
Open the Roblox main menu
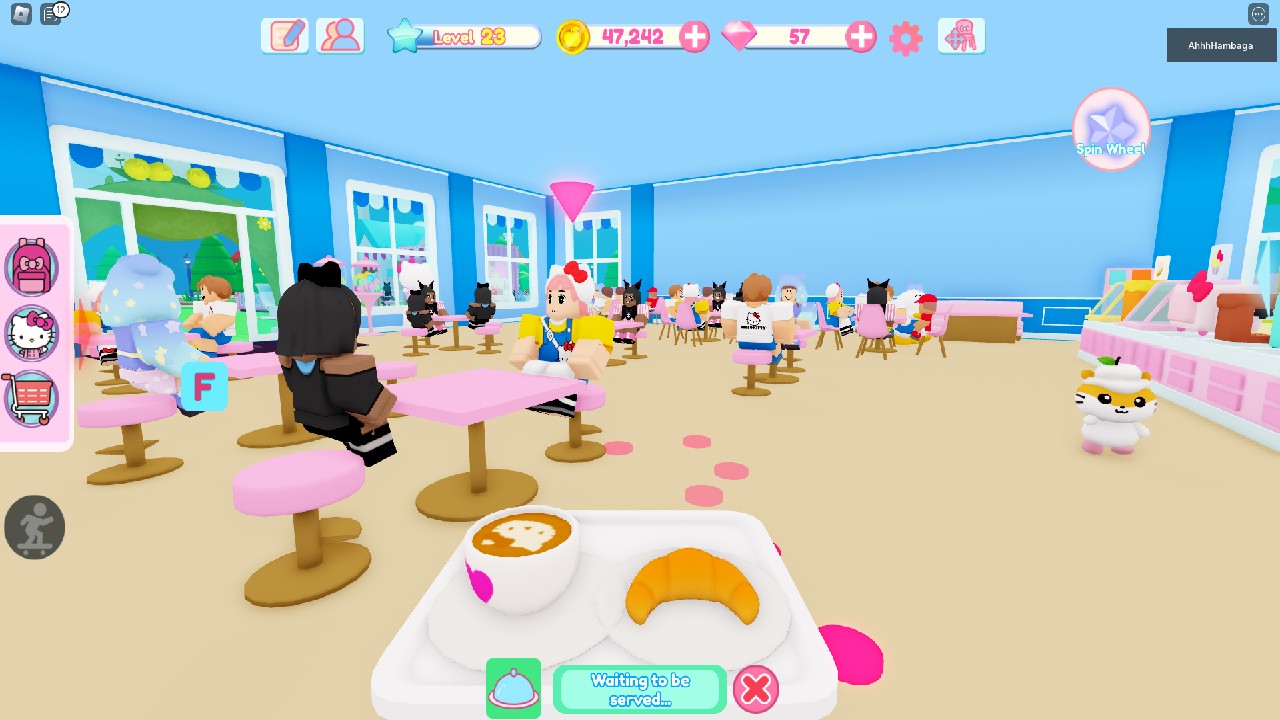(x=19, y=13)
